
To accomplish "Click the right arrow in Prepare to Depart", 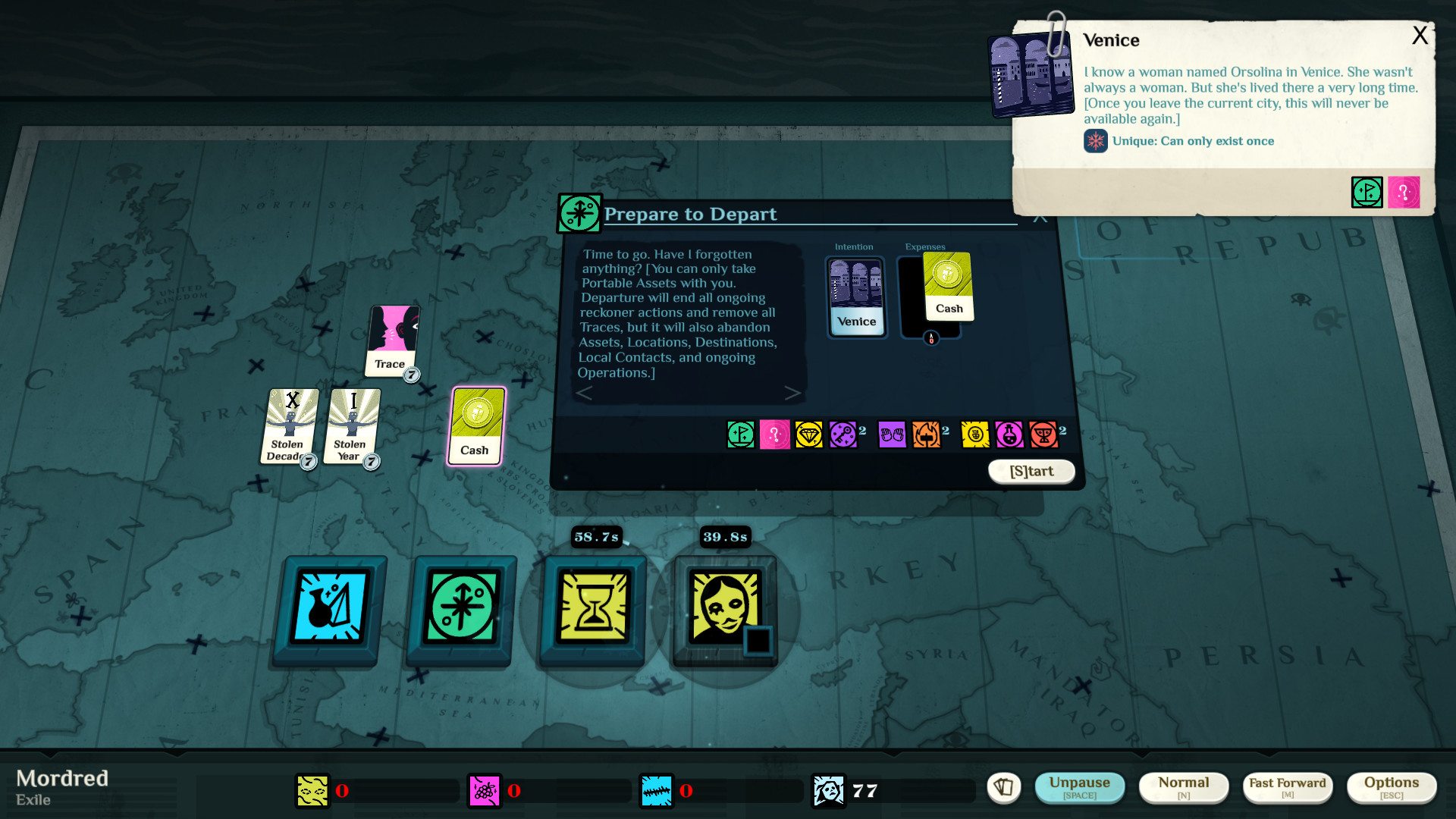I will pos(793,393).
